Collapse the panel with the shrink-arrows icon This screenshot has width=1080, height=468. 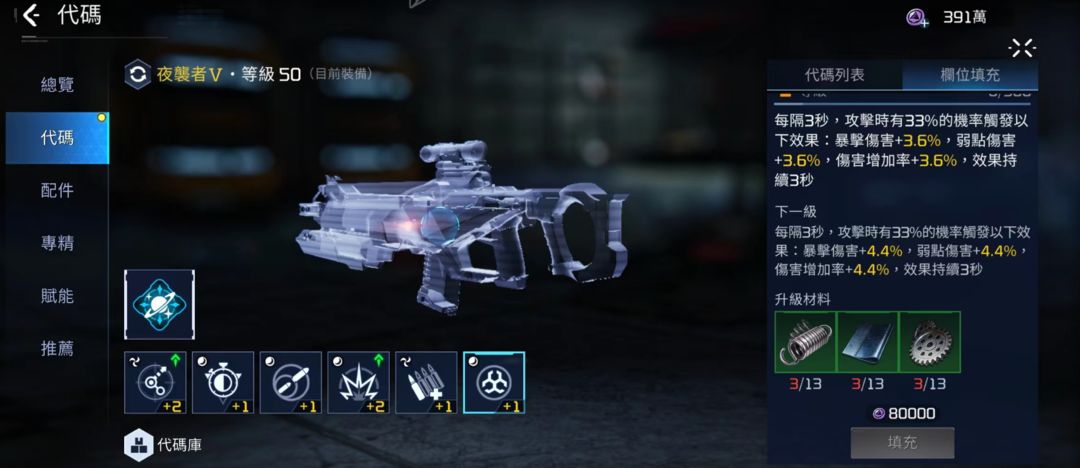coord(1021,47)
